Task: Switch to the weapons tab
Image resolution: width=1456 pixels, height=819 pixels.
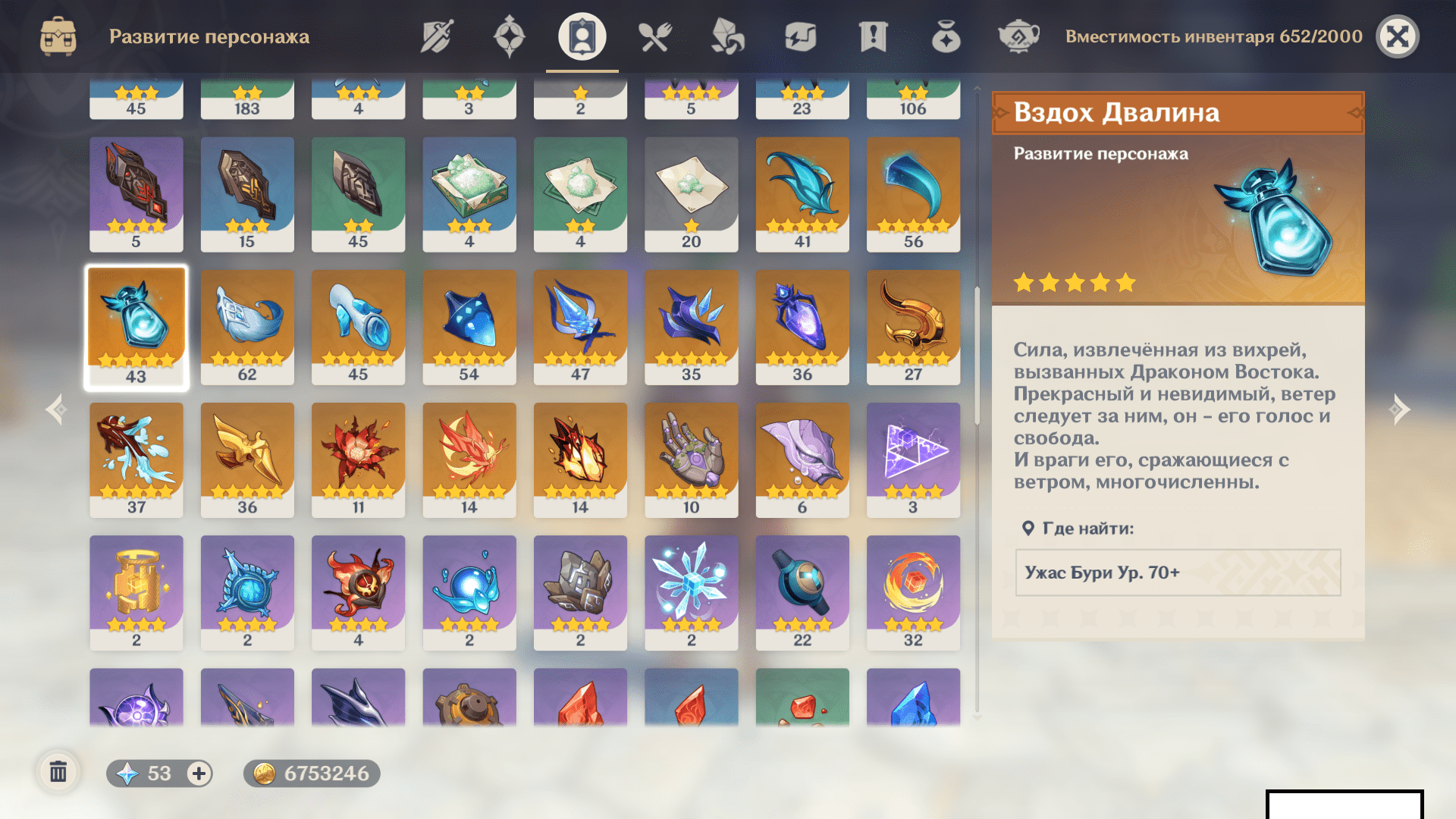Action: coord(437,36)
